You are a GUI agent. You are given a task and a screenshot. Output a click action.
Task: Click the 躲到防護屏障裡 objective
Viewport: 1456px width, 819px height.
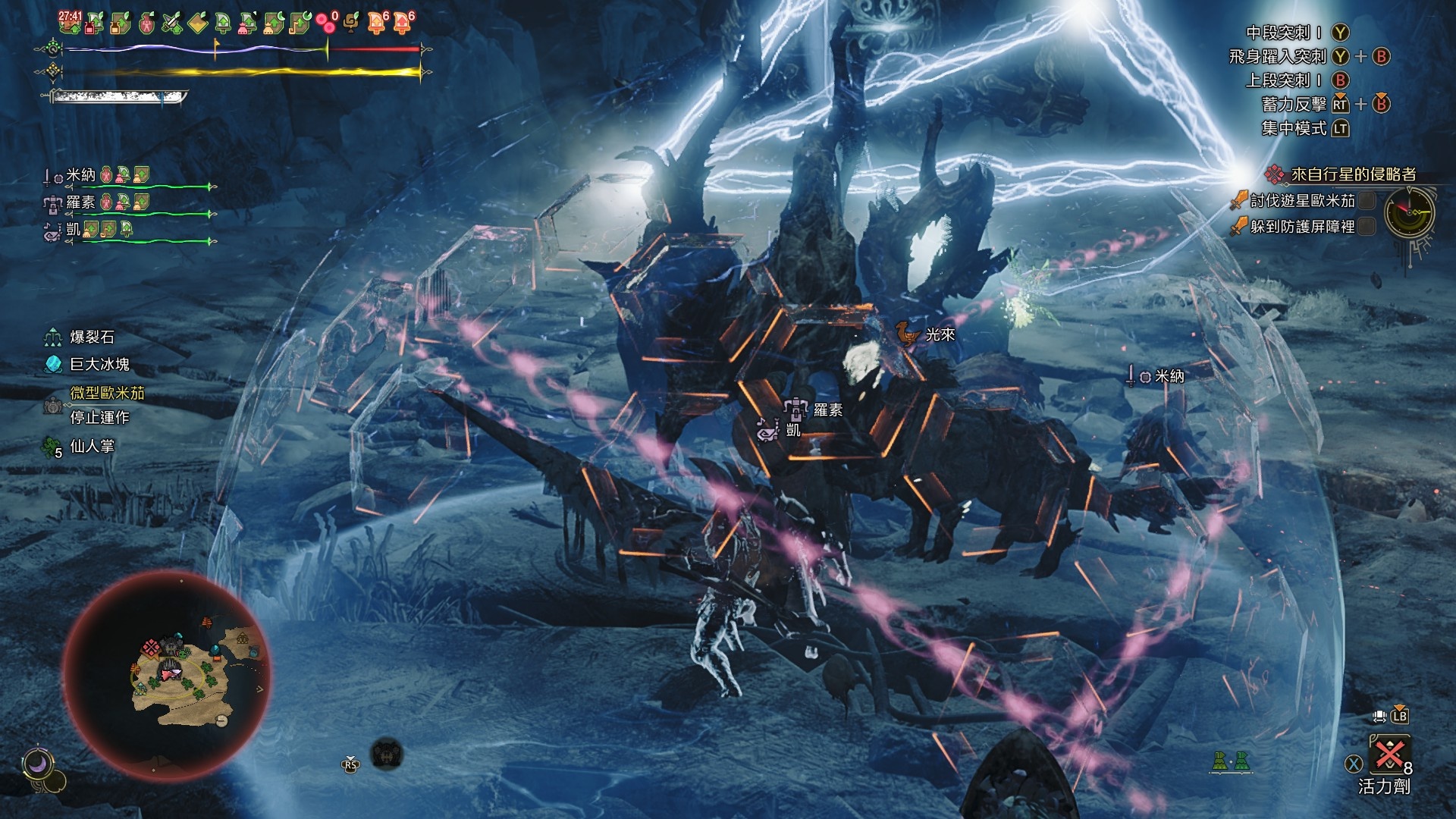[x=1301, y=226]
